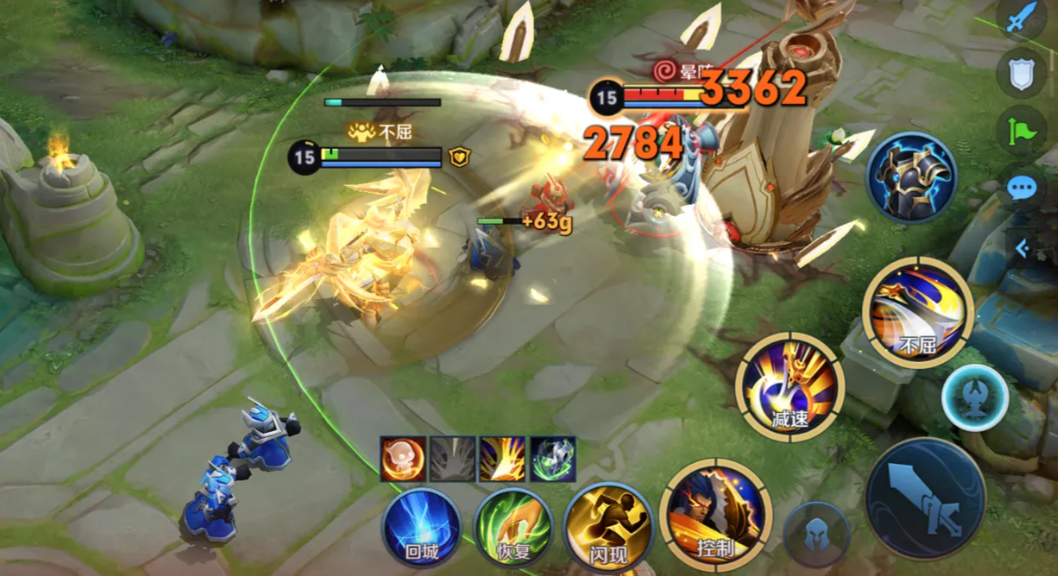The width and height of the screenshot is (1058, 576).
Task: Send the blue sword attack signal
Action: 1020,20
